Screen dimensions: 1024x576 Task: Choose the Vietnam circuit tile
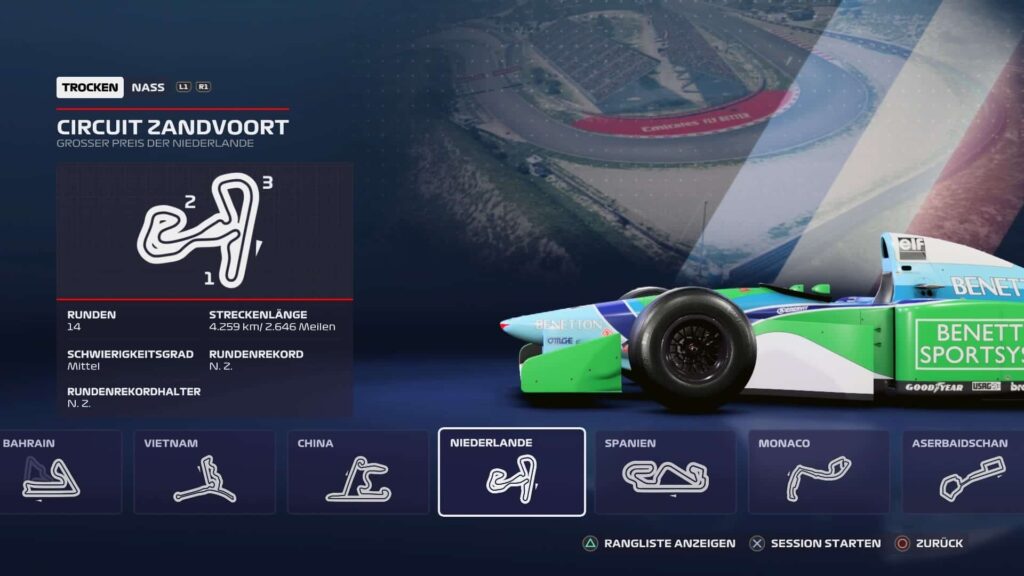point(204,472)
